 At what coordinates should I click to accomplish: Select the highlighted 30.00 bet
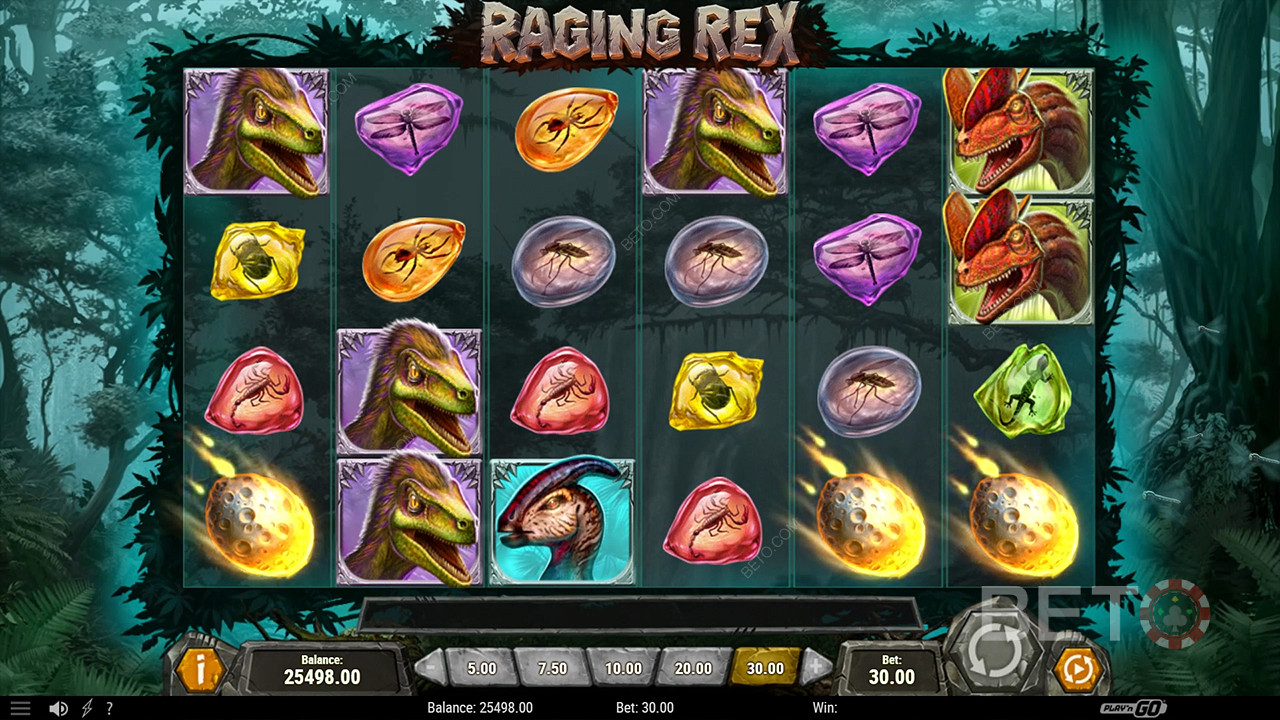(765, 668)
